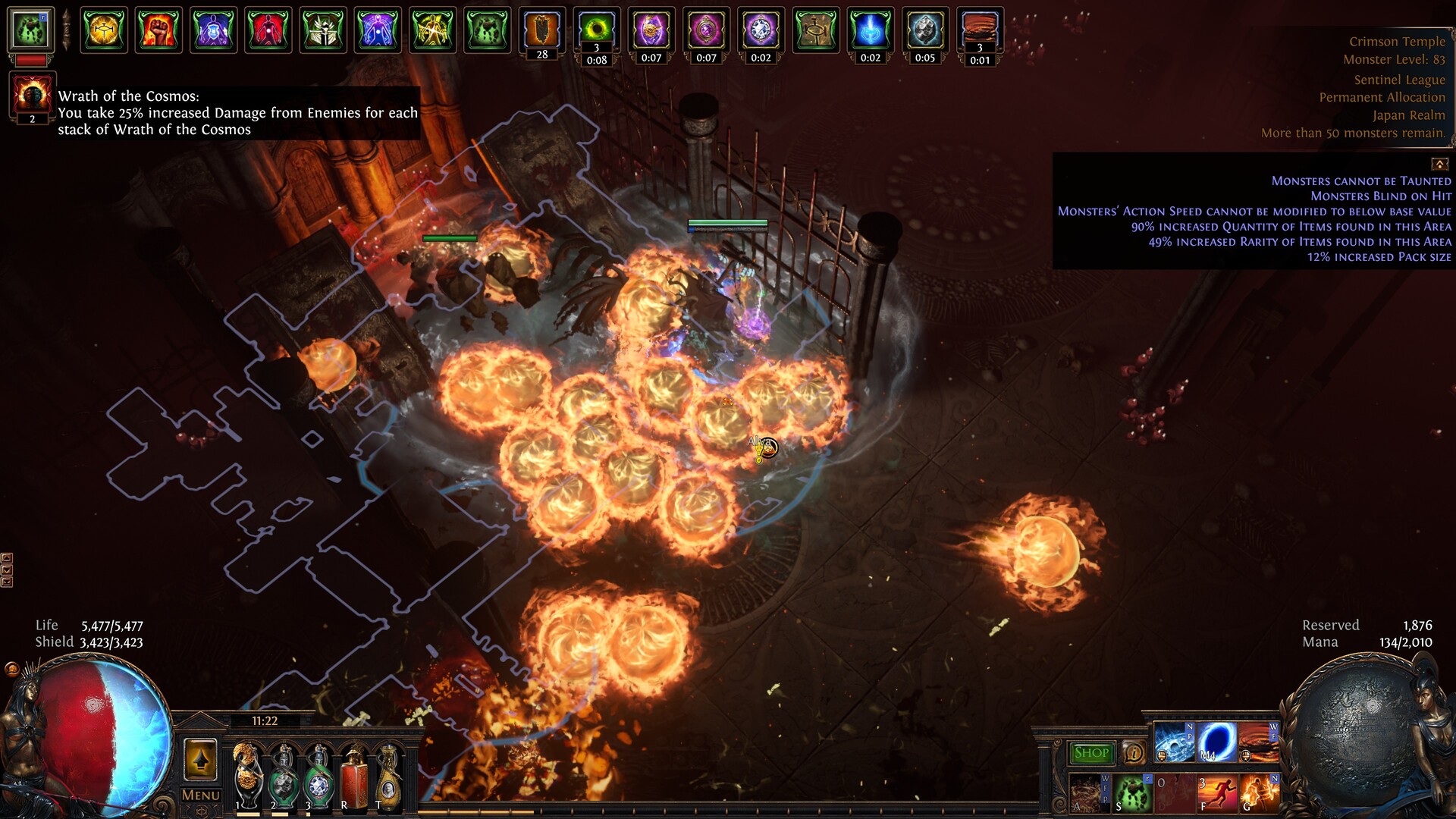Select the icy vortex skill slot
This screenshot has height=819, width=1456.
[1174, 742]
